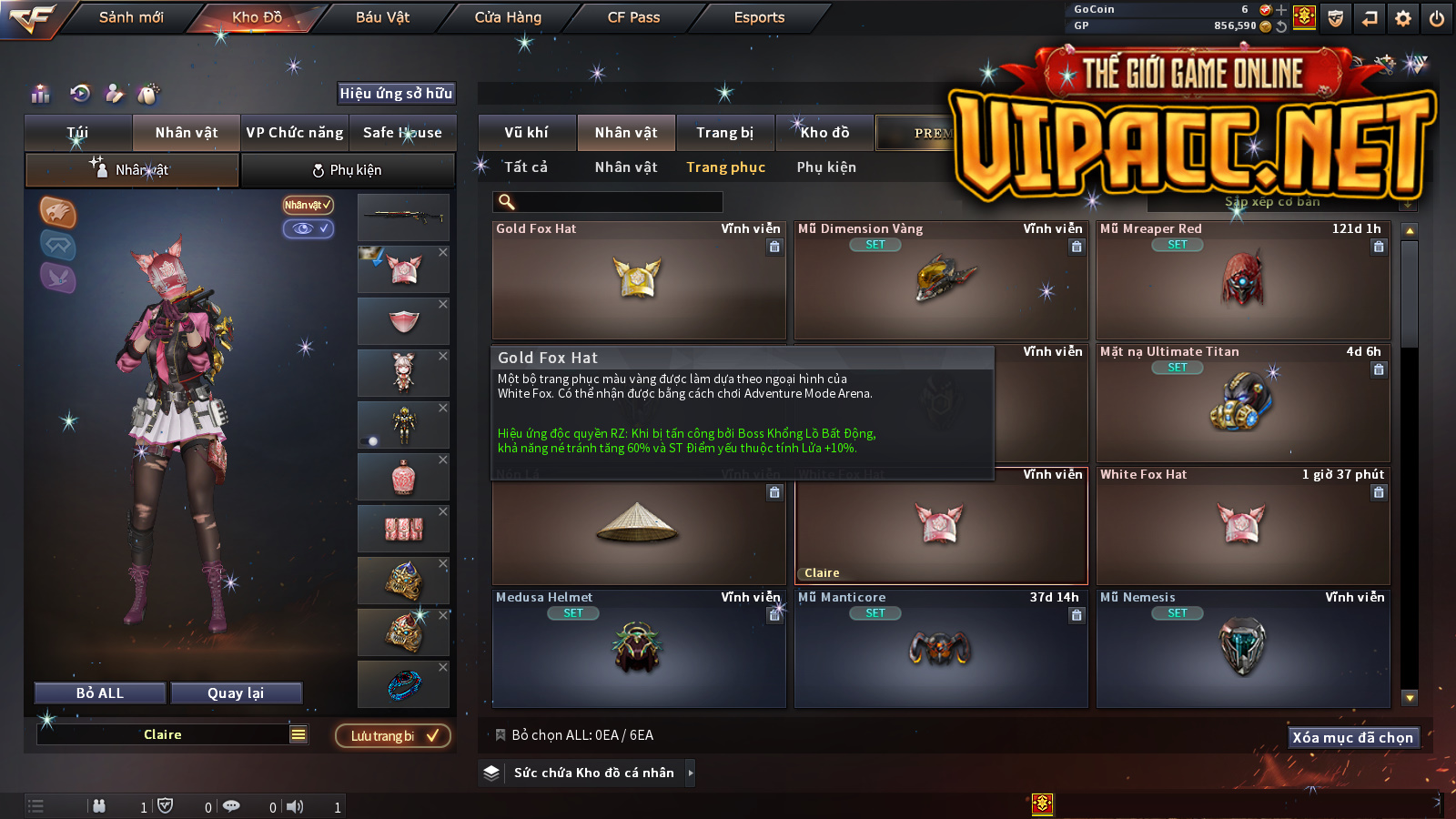This screenshot has width=1456, height=819.
Task: Pick the Mũ Nemesis item
Action: [1243, 650]
